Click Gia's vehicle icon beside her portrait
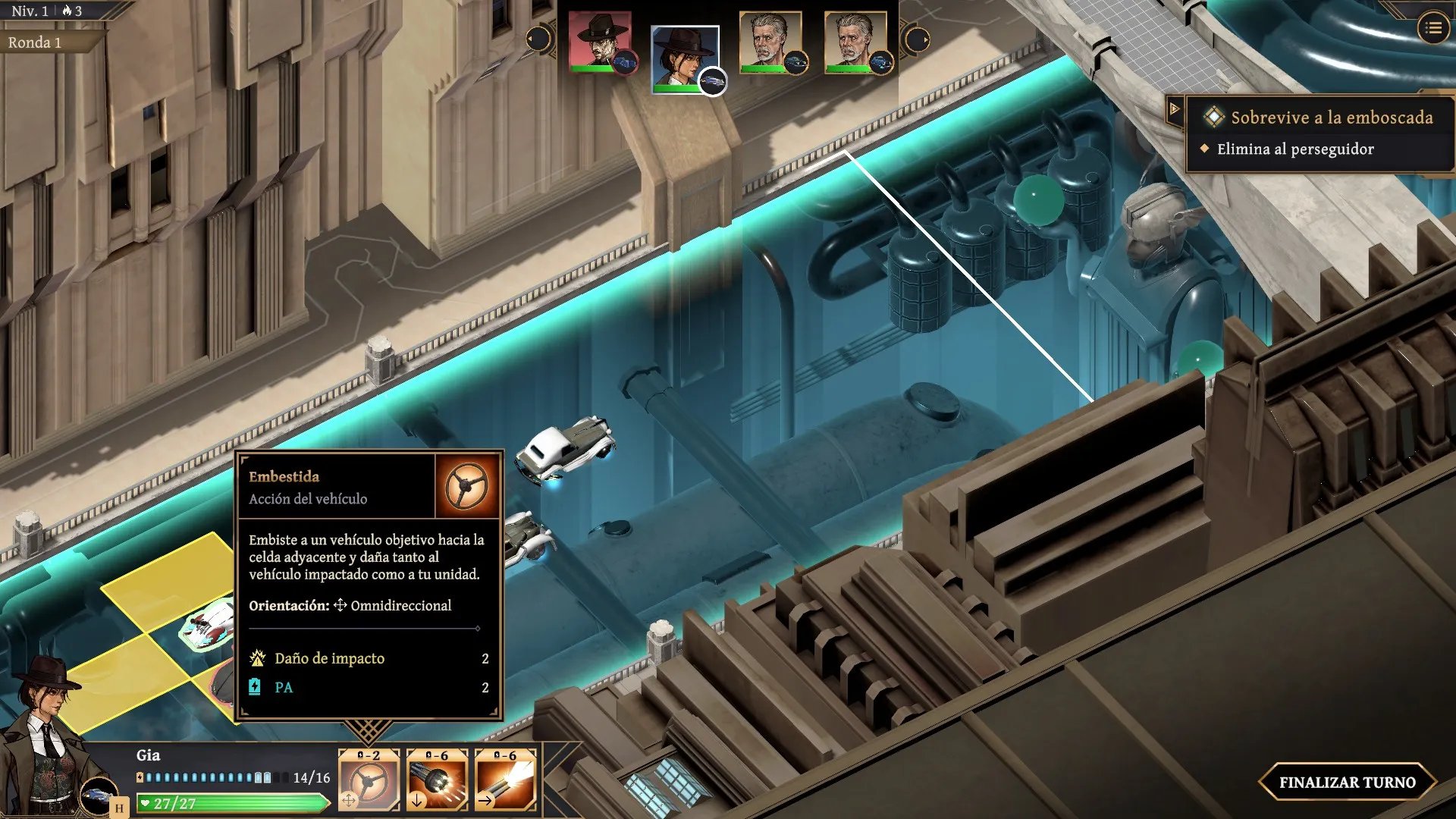This screenshot has height=819, width=1456. pyautogui.click(x=99, y=795)
